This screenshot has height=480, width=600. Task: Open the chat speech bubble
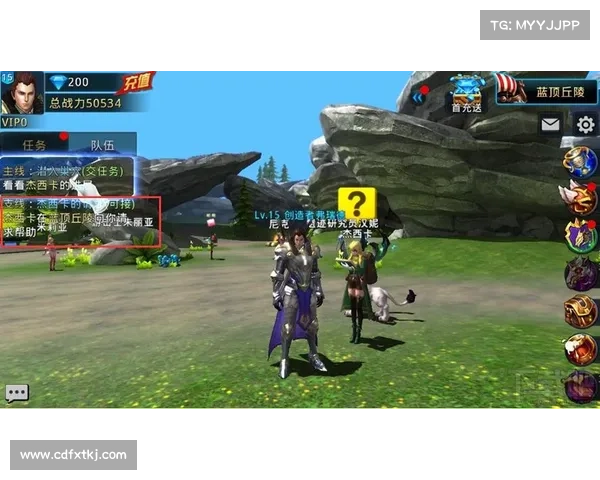coord(17,393)
